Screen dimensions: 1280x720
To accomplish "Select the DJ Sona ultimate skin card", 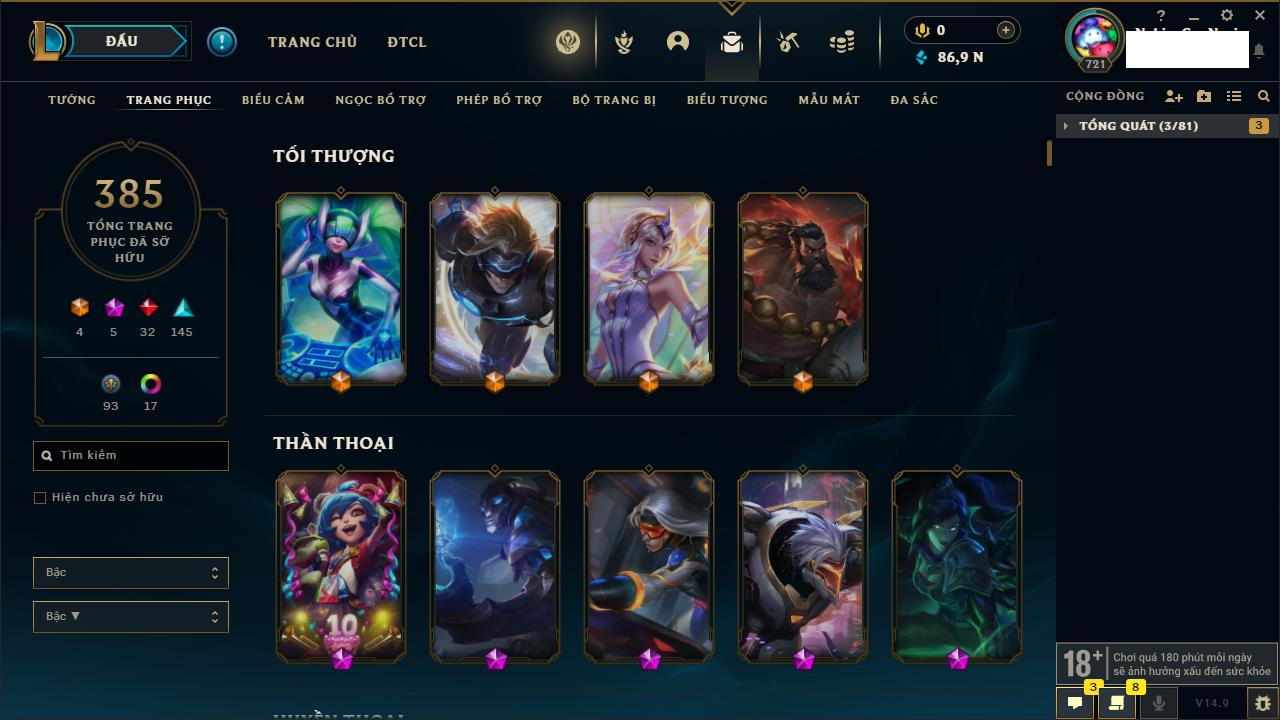I will (341, 288).
